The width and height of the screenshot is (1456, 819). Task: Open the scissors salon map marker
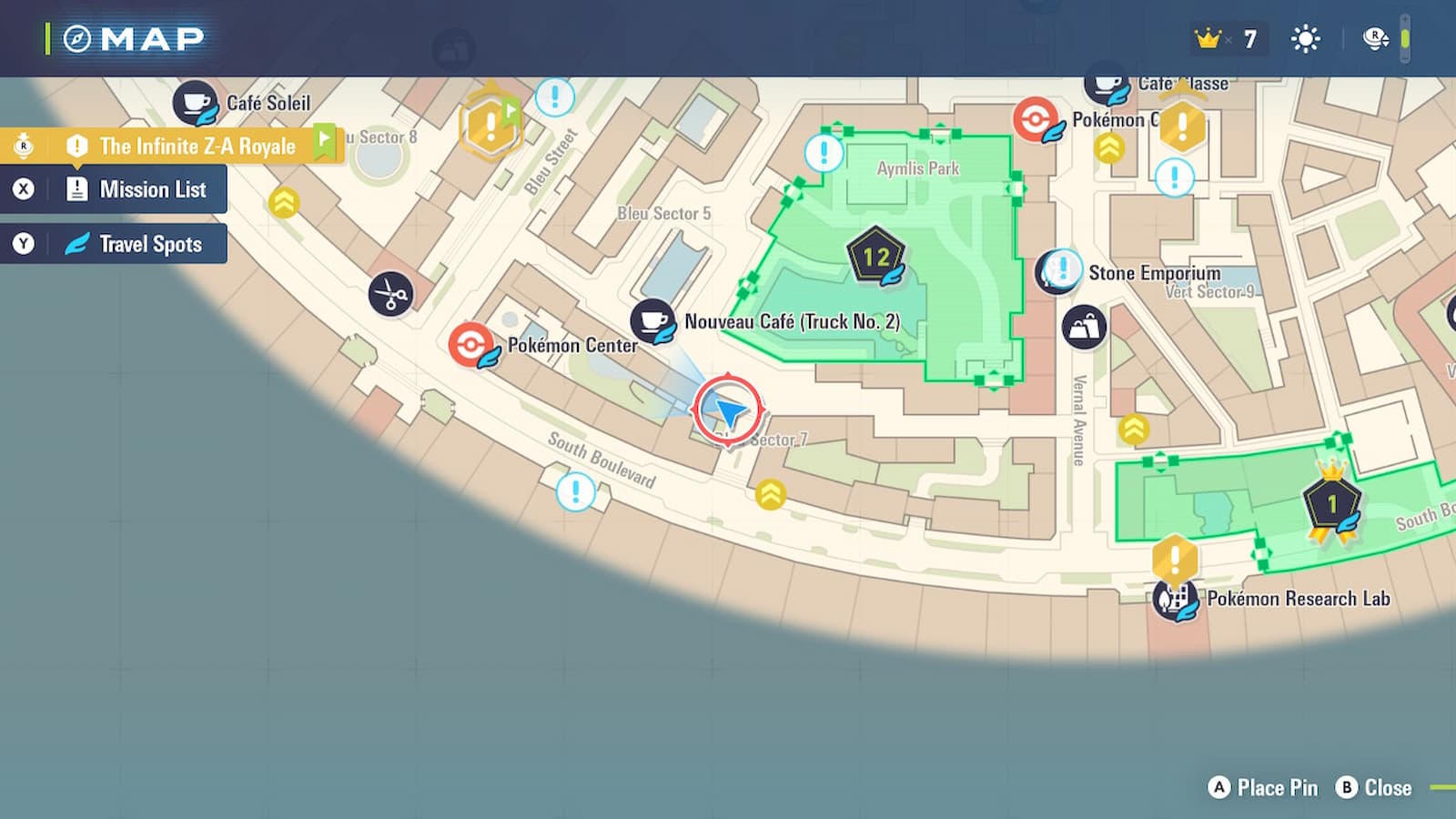391,294
